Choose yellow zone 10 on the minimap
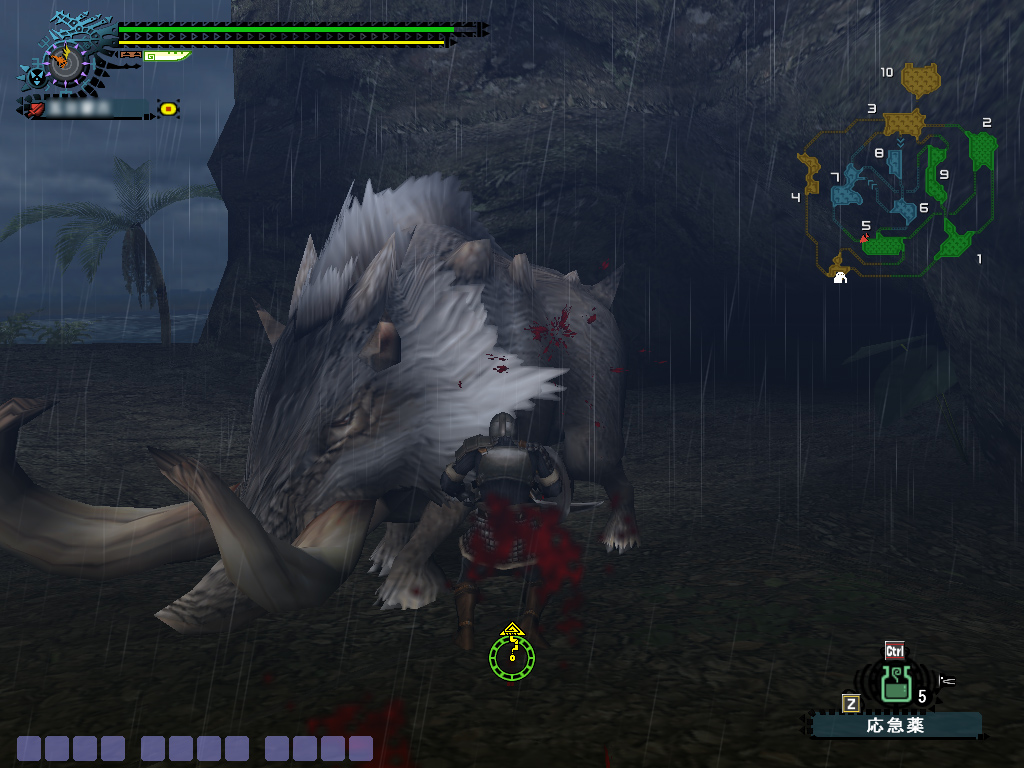Screen dimensions: 1024x768 click(921, 79)
